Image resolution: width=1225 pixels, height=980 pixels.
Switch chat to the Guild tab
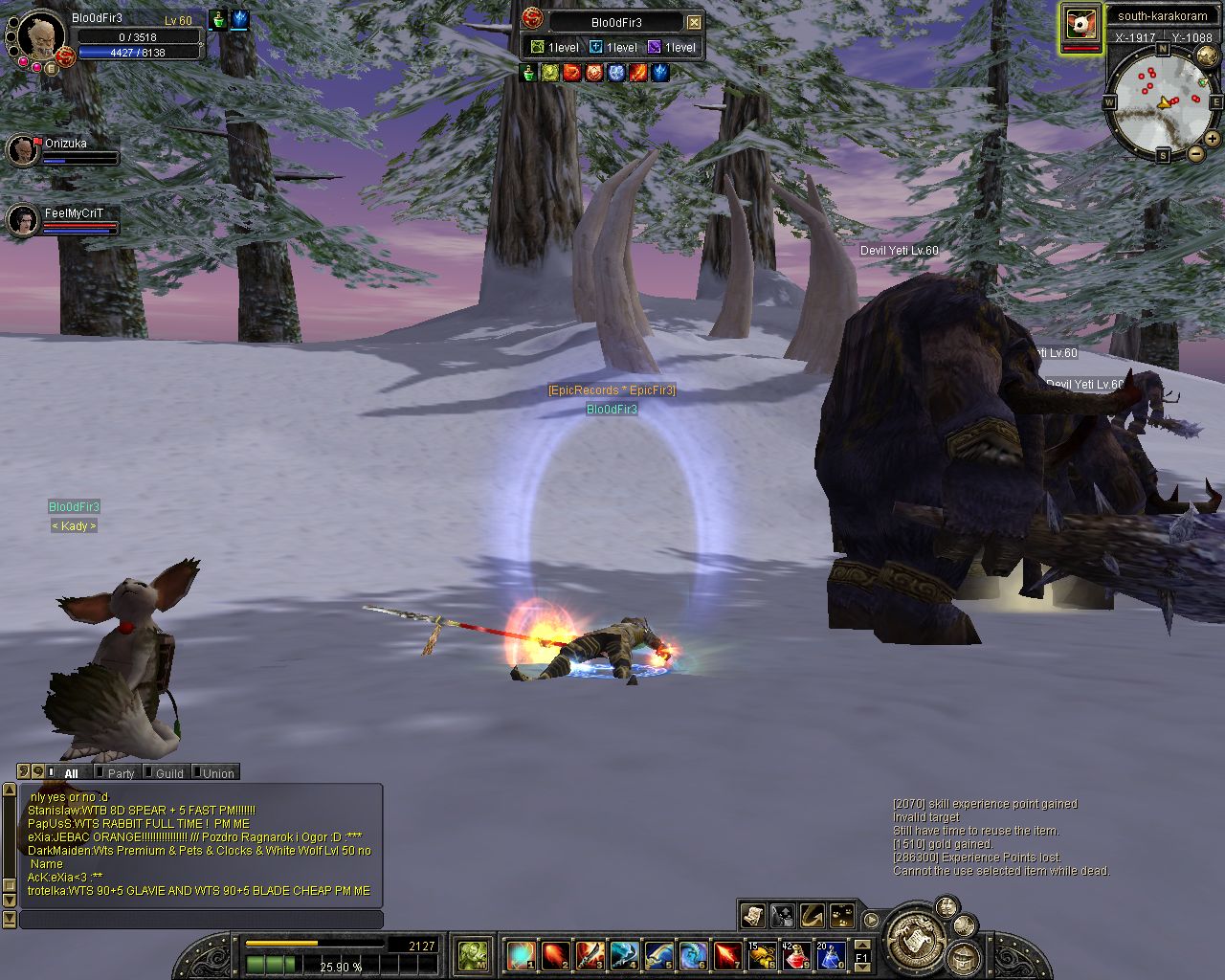coord(168,773)
